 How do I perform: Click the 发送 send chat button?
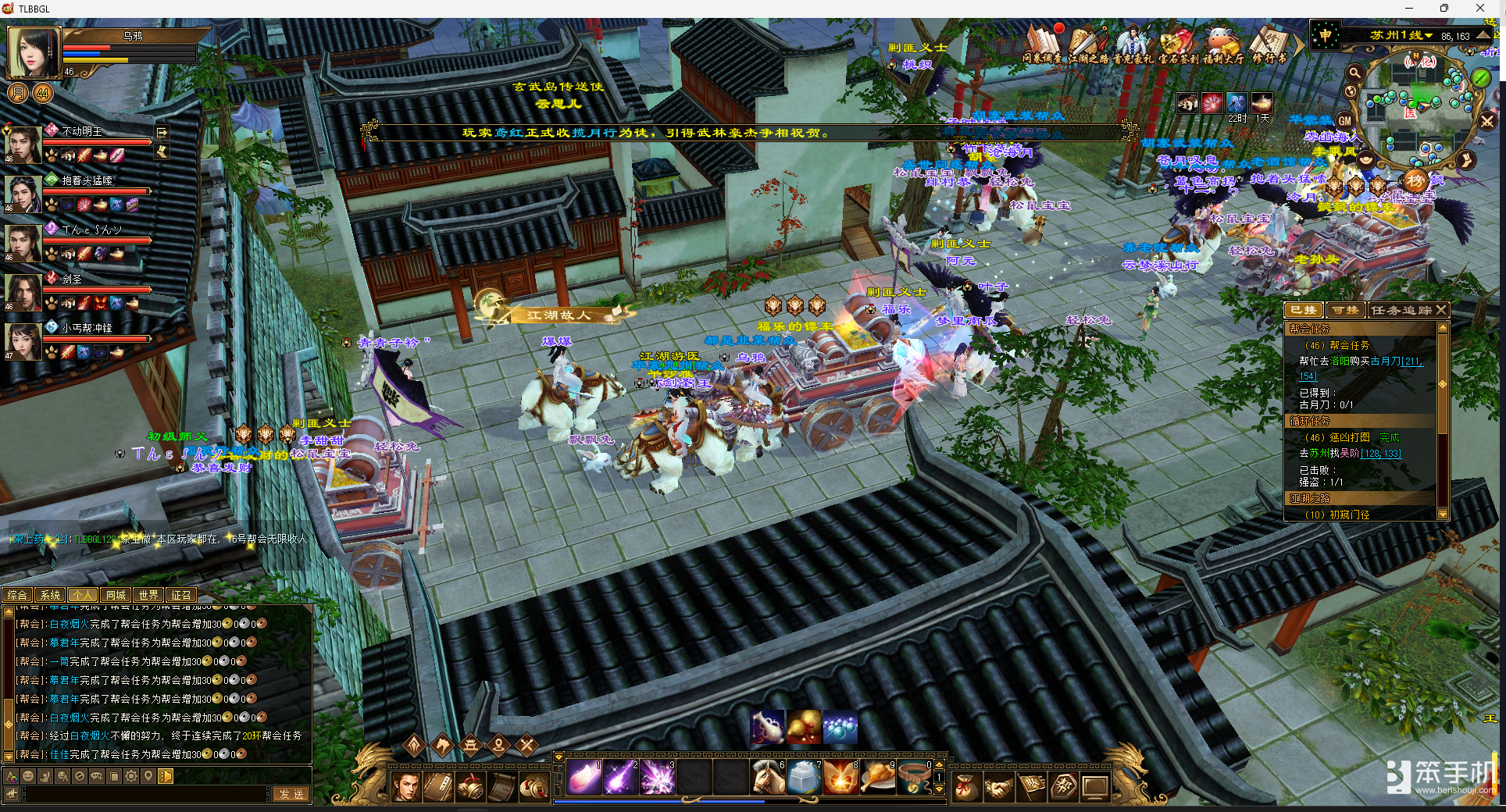[x=291, y=794]
